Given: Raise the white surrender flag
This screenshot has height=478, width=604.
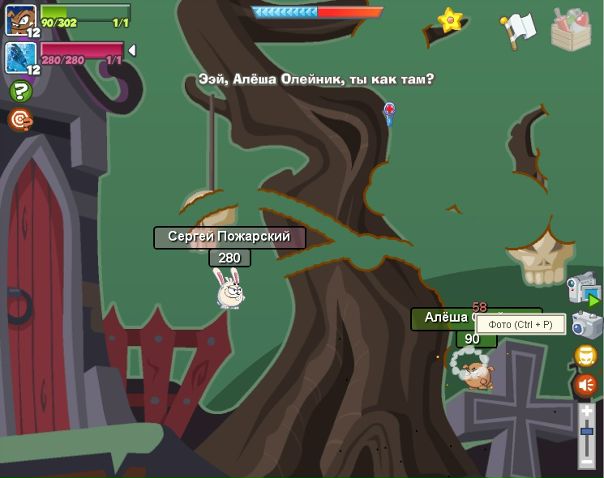Looking at the screenshot, I should [x=518, y=28].
